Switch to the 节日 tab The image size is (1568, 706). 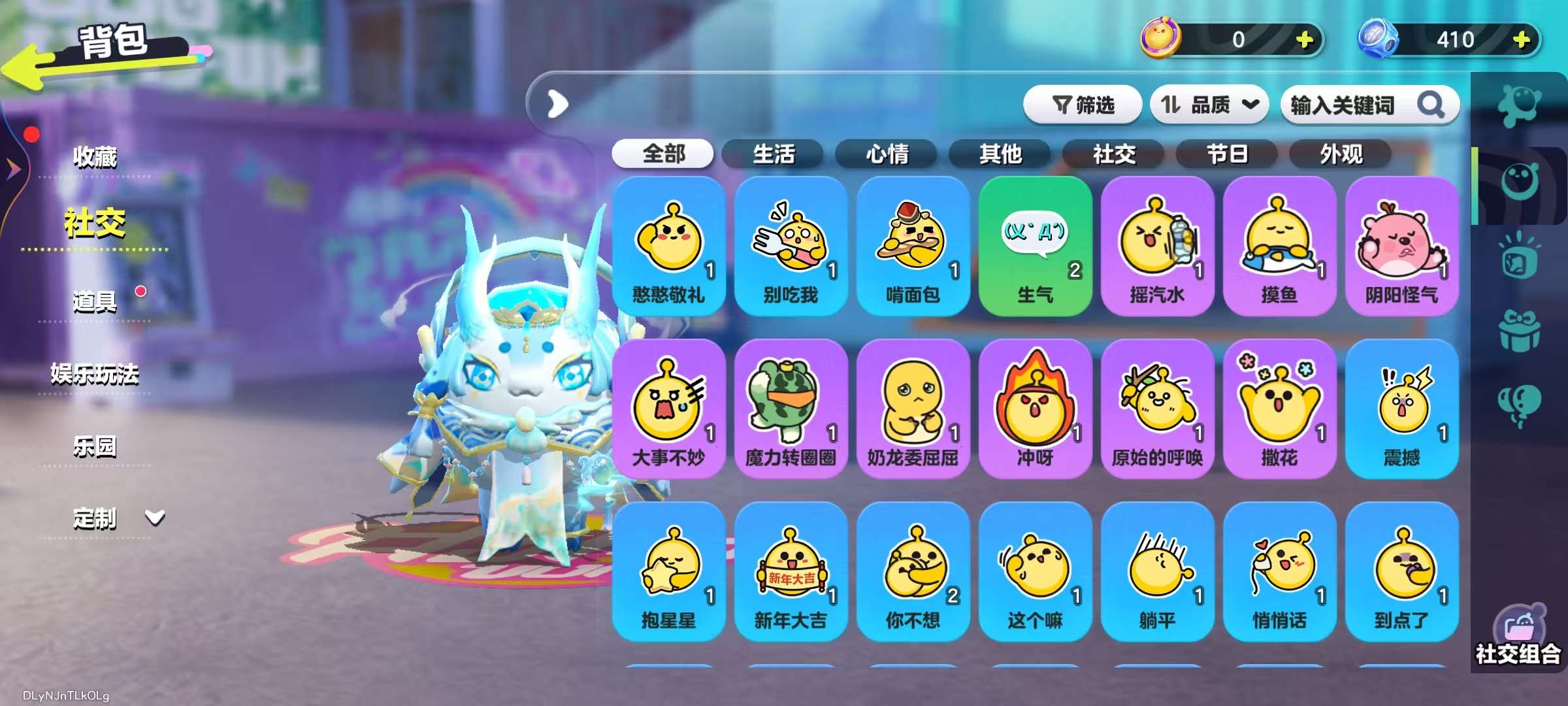1226,154
